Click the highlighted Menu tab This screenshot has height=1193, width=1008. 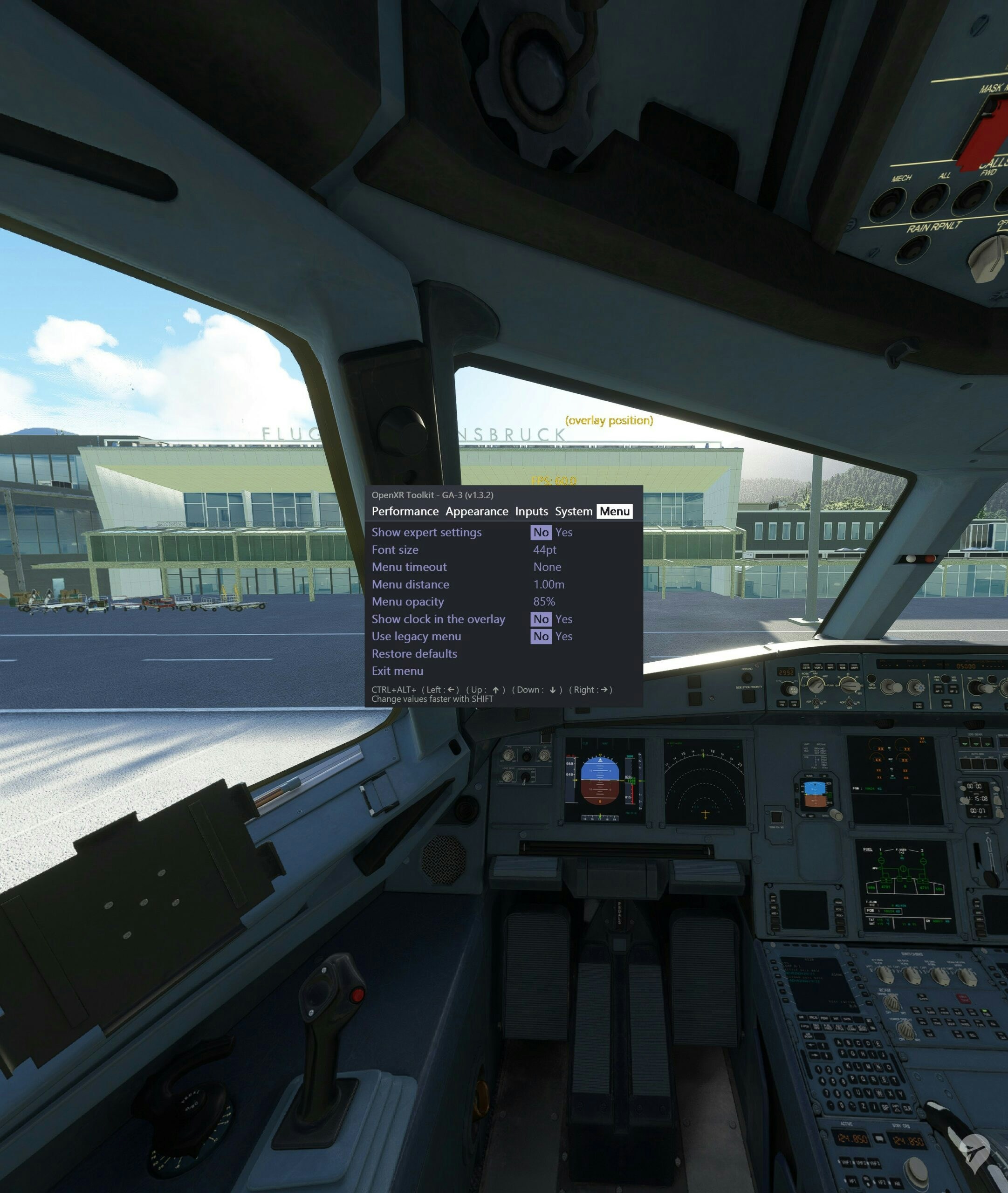coord(614,511)
